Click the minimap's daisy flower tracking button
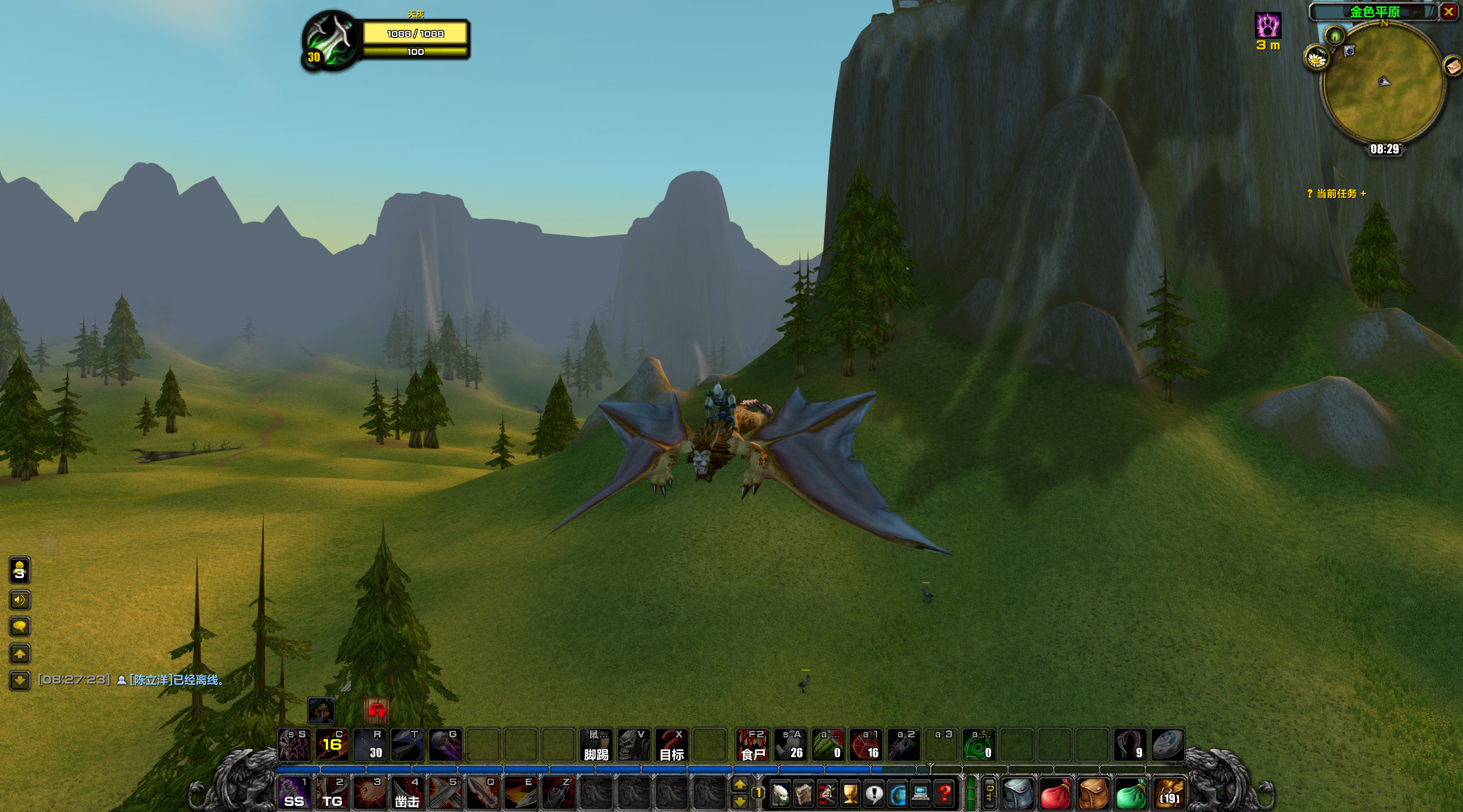1463x812 pixels. 1316,58
